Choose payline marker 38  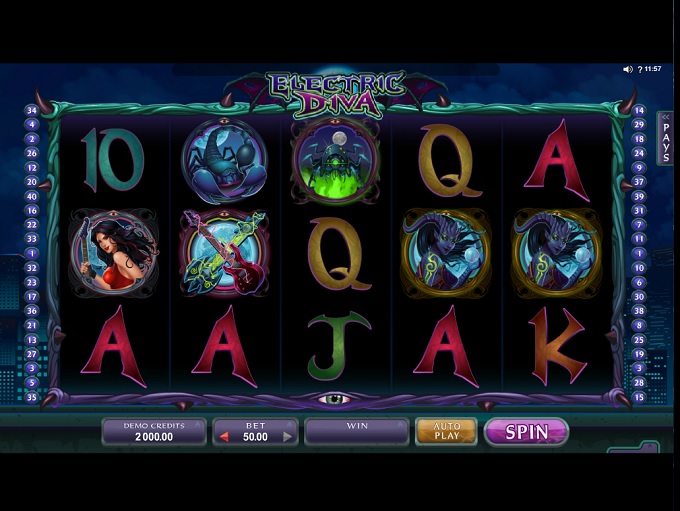[640, 311]
